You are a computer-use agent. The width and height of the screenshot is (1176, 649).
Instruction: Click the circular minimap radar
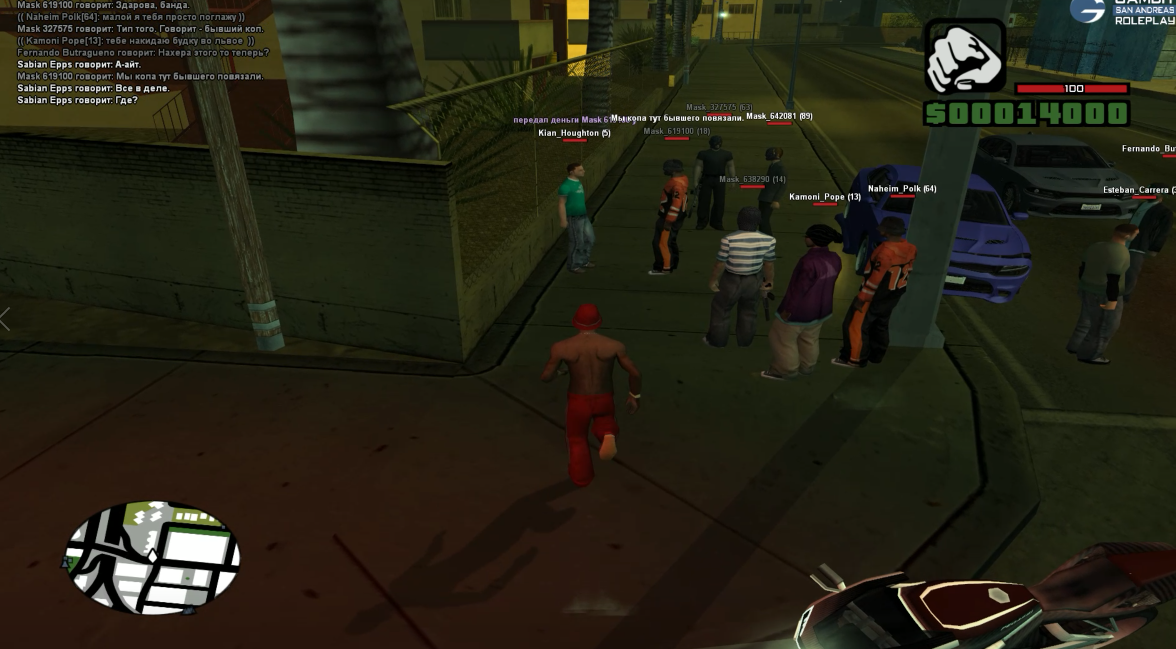tap(152, 557)
